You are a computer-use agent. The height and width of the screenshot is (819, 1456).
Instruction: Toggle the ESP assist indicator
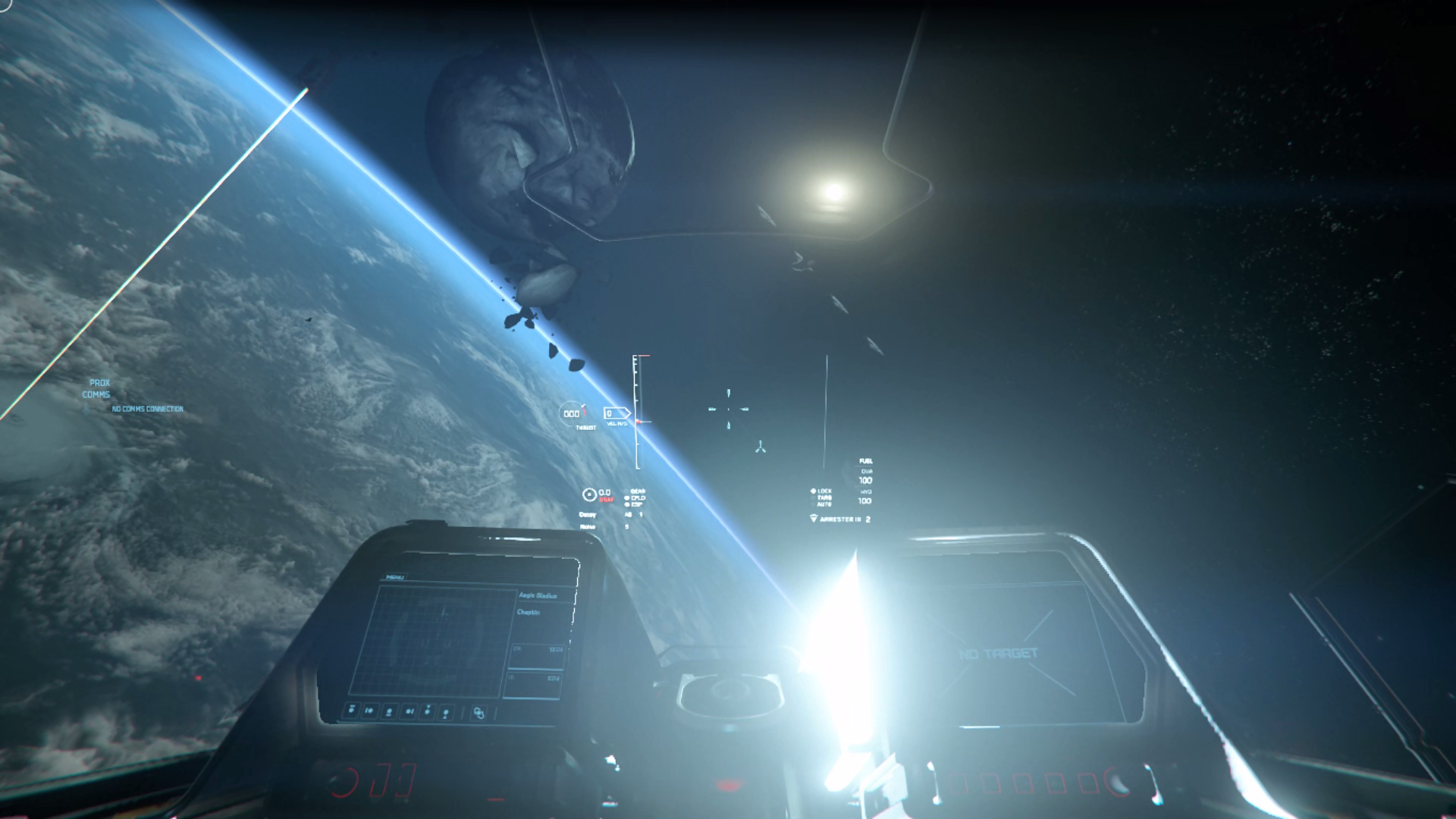click(x=636, y=504)
